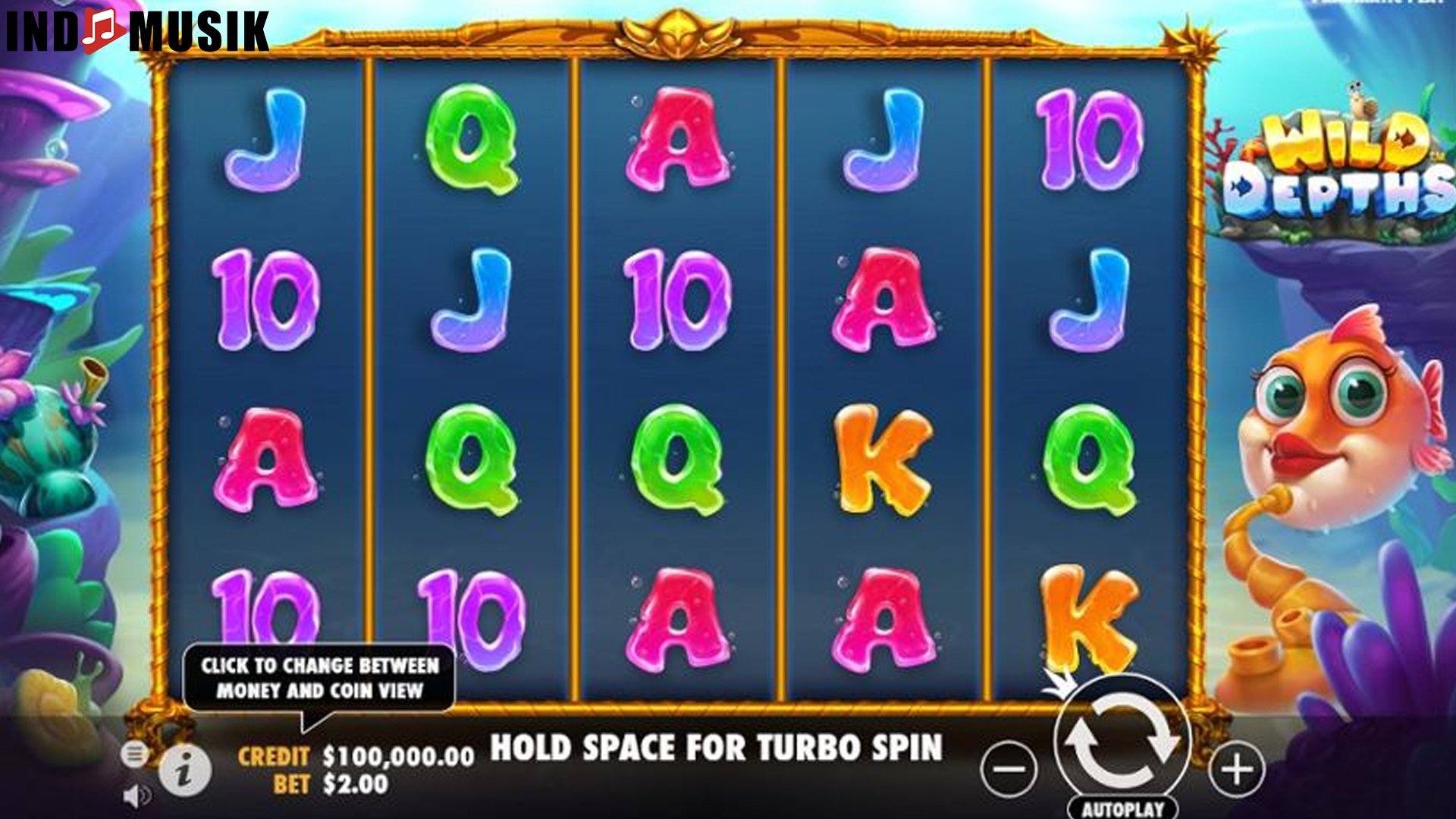Decrease the bet with the minus button

click(1009, 767)
